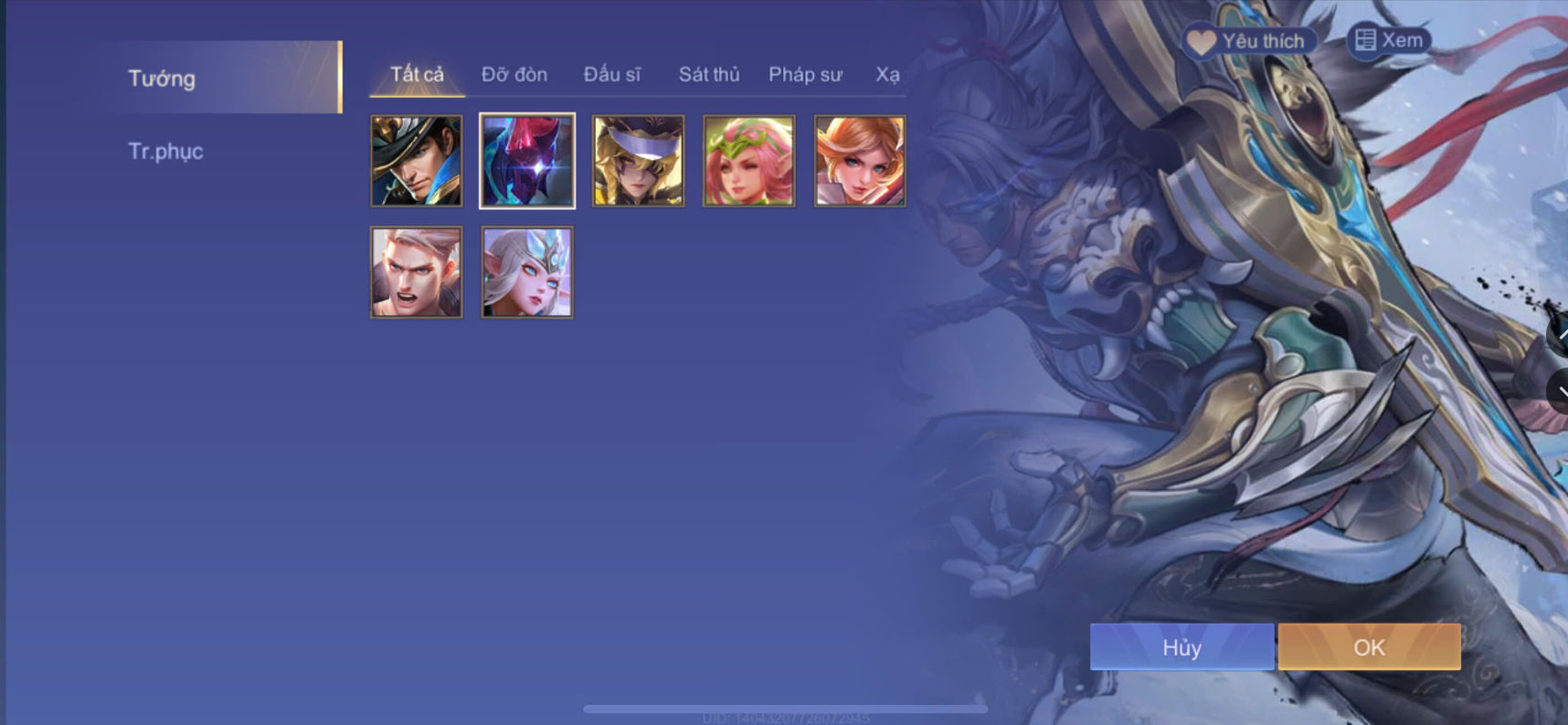Switch to the Pháp sư category tab

[806, 75]
